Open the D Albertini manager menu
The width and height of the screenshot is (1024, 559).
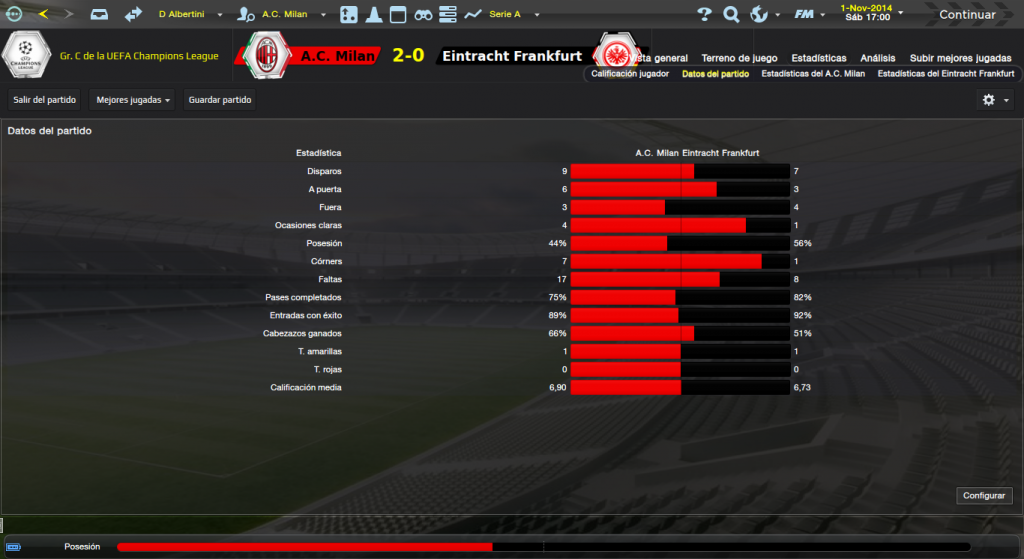pyautogui.click(x=189, y=15)
